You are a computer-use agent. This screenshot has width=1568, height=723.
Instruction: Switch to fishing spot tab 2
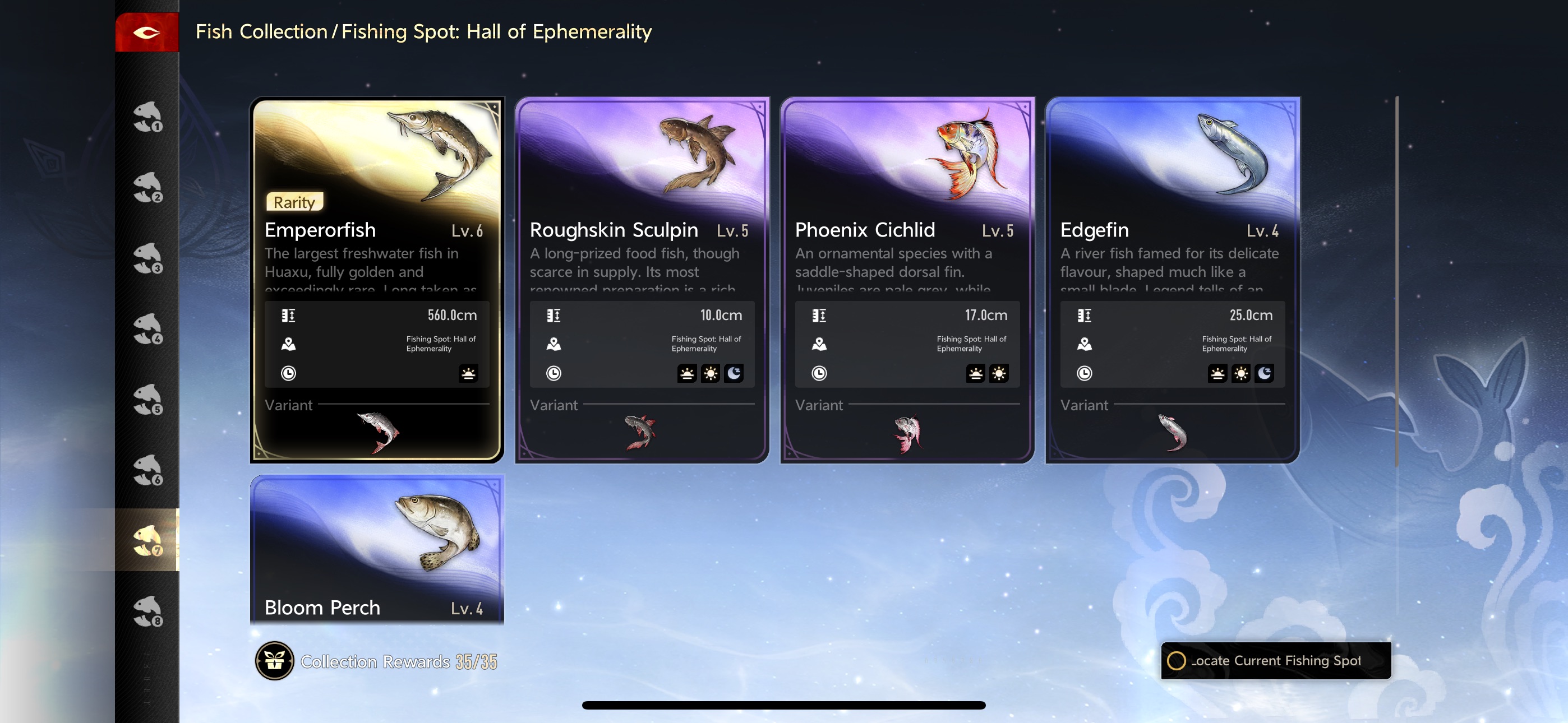(147, 187)
